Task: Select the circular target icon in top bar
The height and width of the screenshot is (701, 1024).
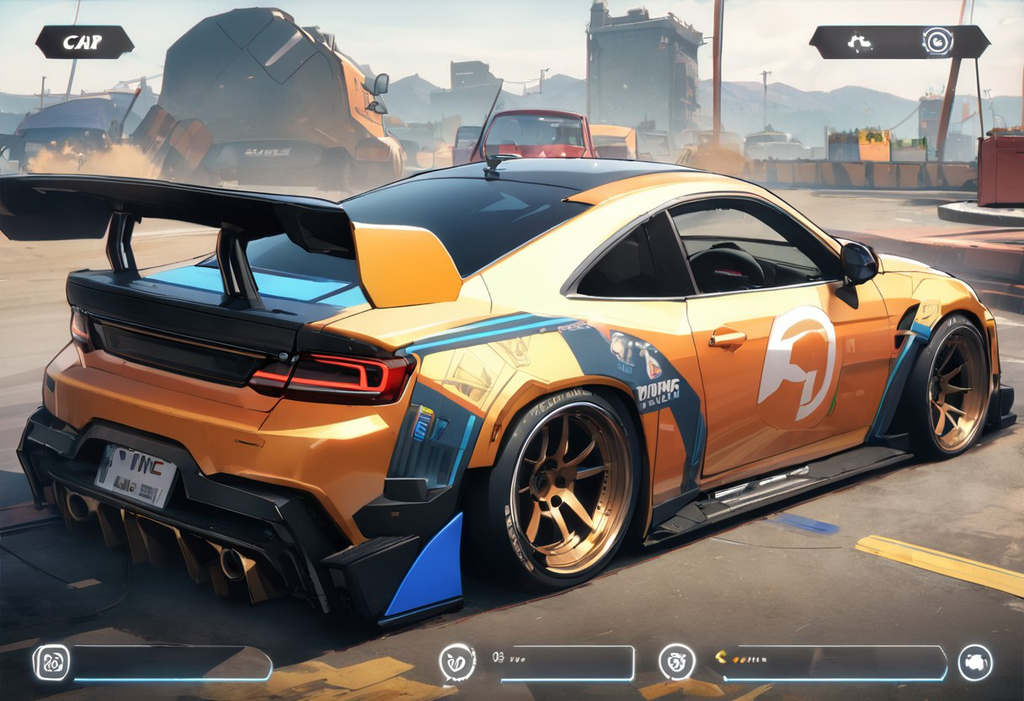Action: [x=937, y=42]
